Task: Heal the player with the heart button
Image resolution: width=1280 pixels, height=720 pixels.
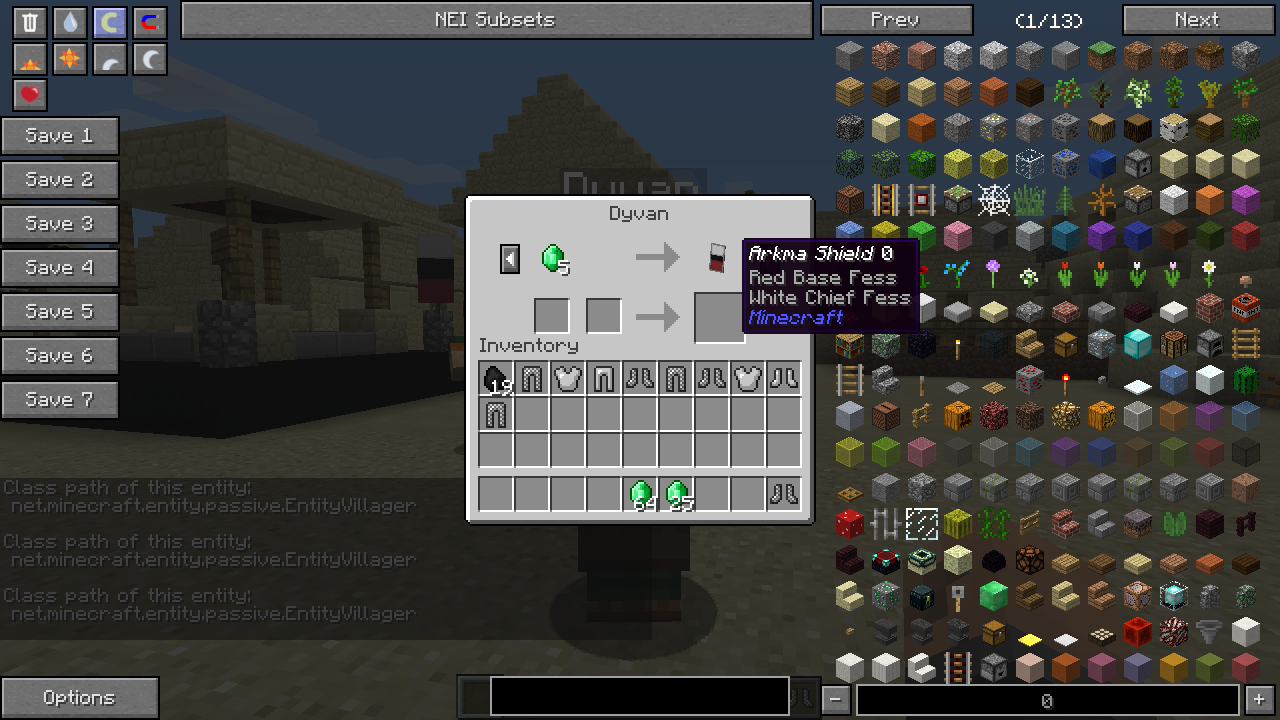Action: click(x=30, y=95)
